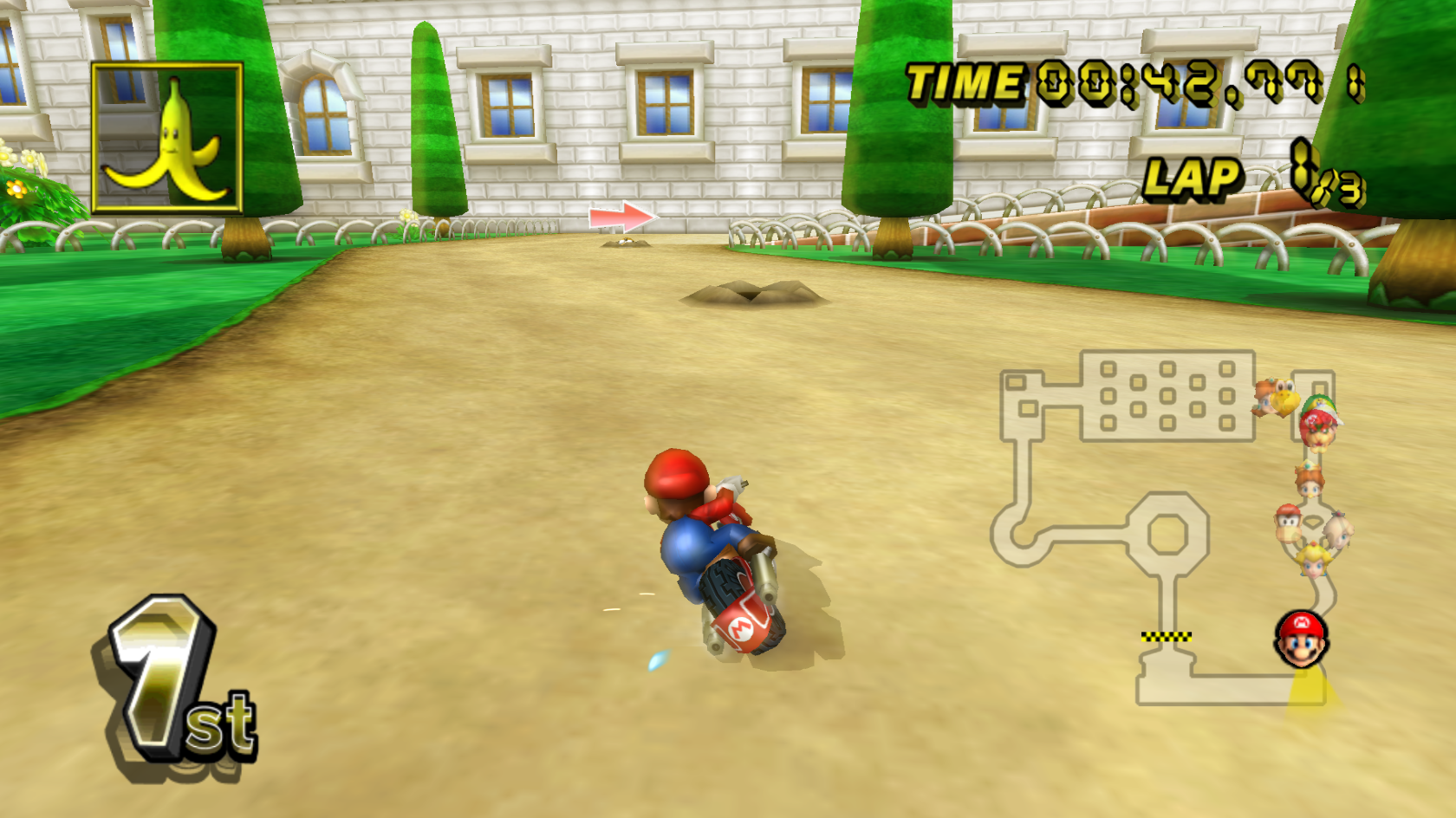Click Mario's head icon on the minimap

[1302, 639]
